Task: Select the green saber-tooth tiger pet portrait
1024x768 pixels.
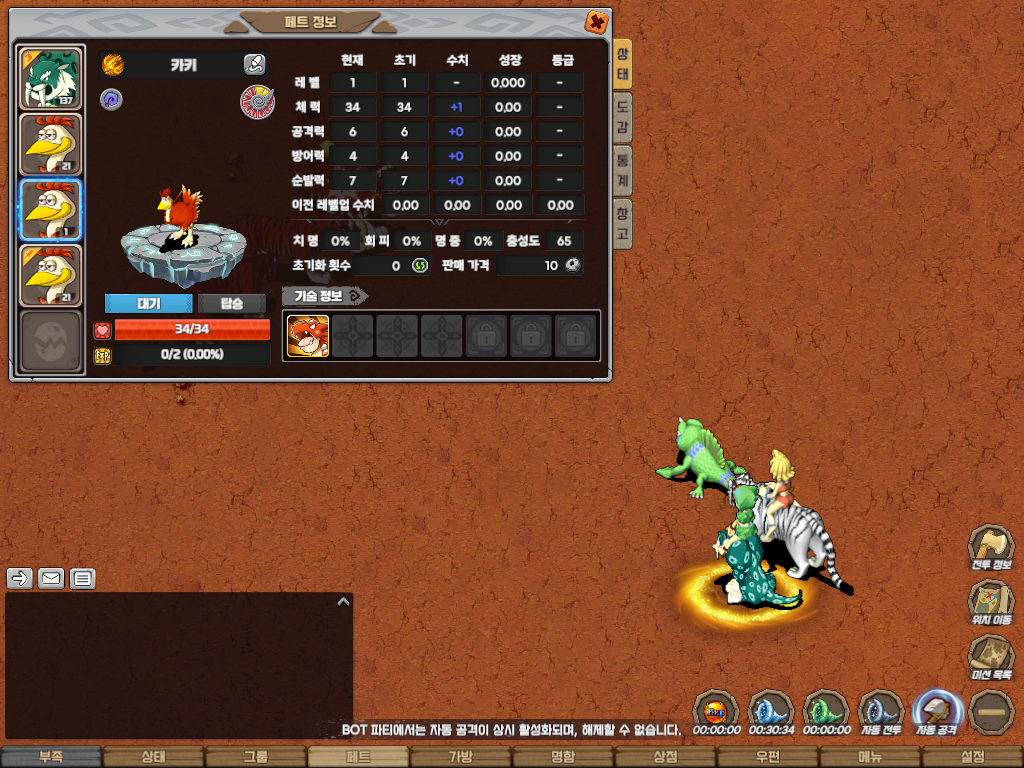Action: [50, 78]
